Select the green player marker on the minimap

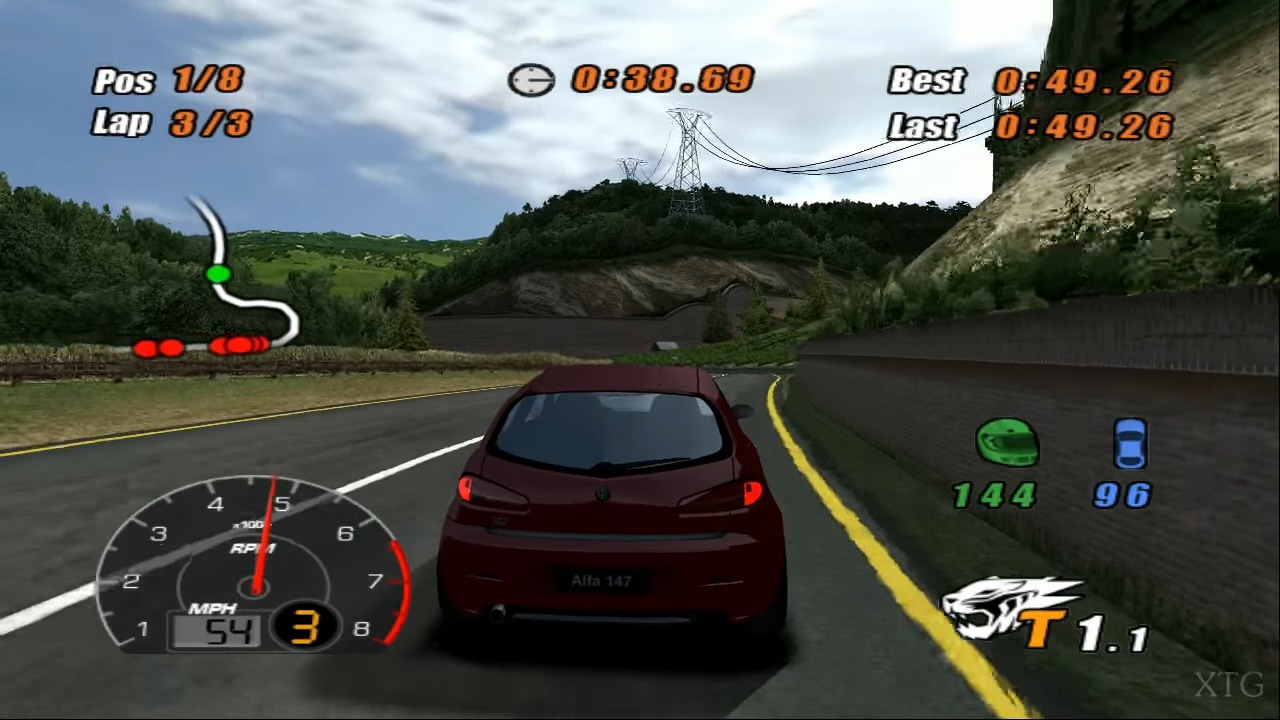click(x=218, y=273)
